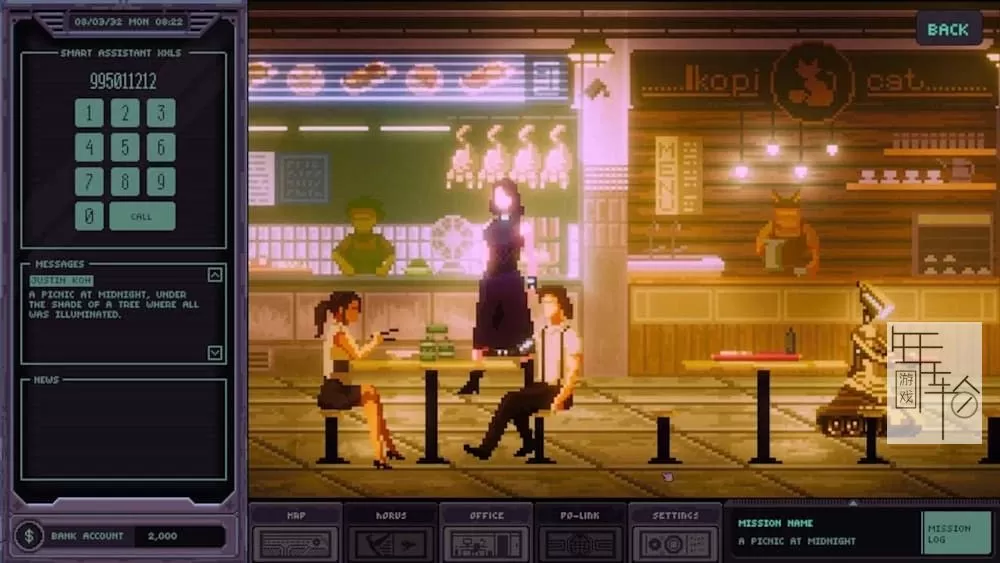The image size is (1000, 563).
Task: Select keypad digit 5
Action: [125, 148]
